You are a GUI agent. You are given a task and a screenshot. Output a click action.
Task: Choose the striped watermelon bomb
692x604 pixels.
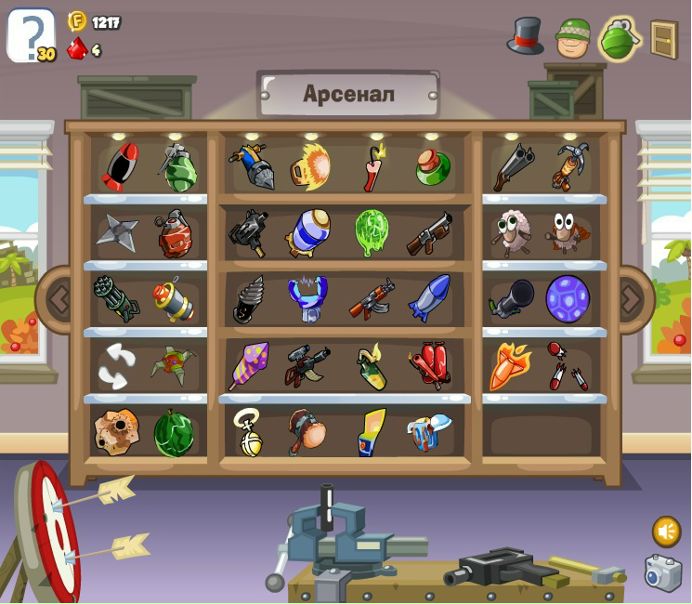click(174, 433)
